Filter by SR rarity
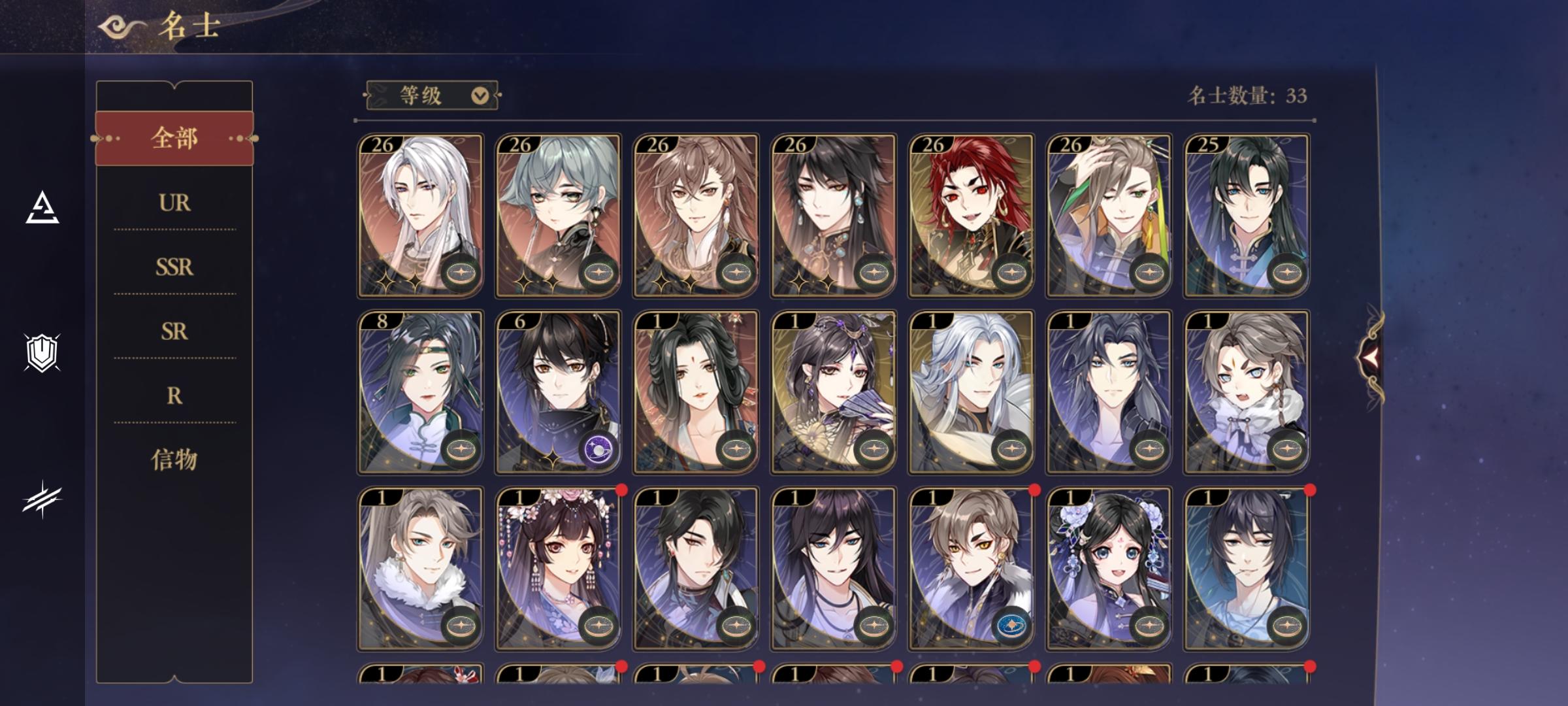Image resolution: width=1568 pixels, height=706 pixels. pyautogui.click(x=174, y=331)
